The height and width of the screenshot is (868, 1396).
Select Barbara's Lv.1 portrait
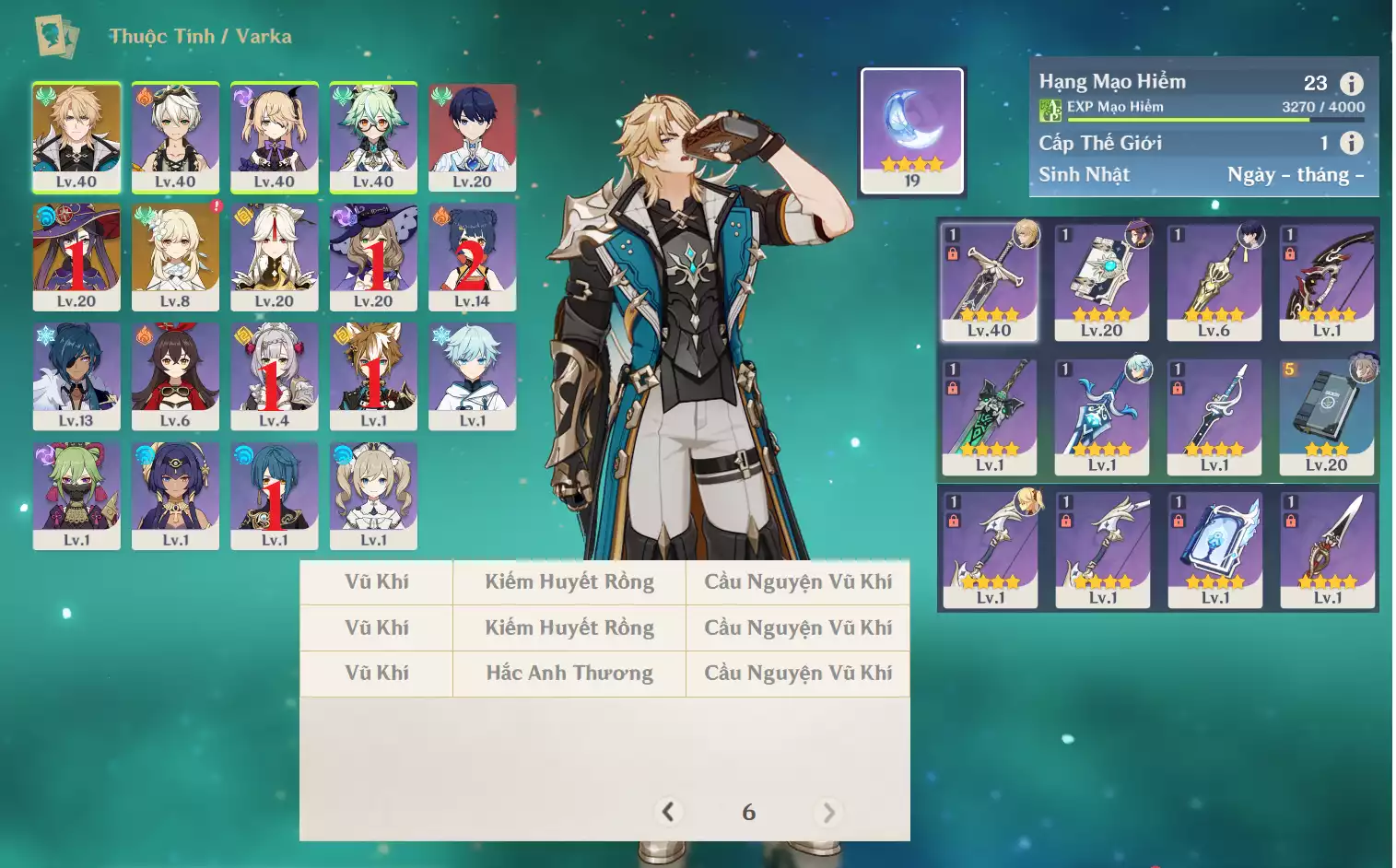point(373,496)
